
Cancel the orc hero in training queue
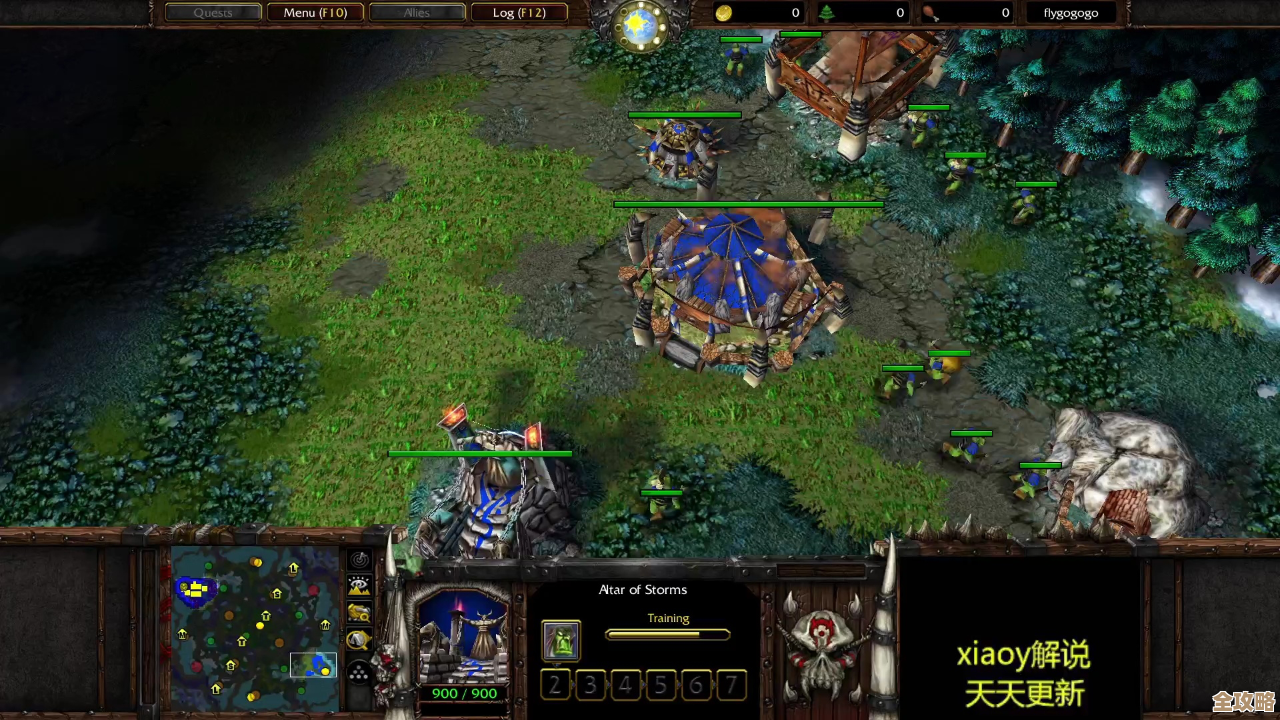pos(561,640)
